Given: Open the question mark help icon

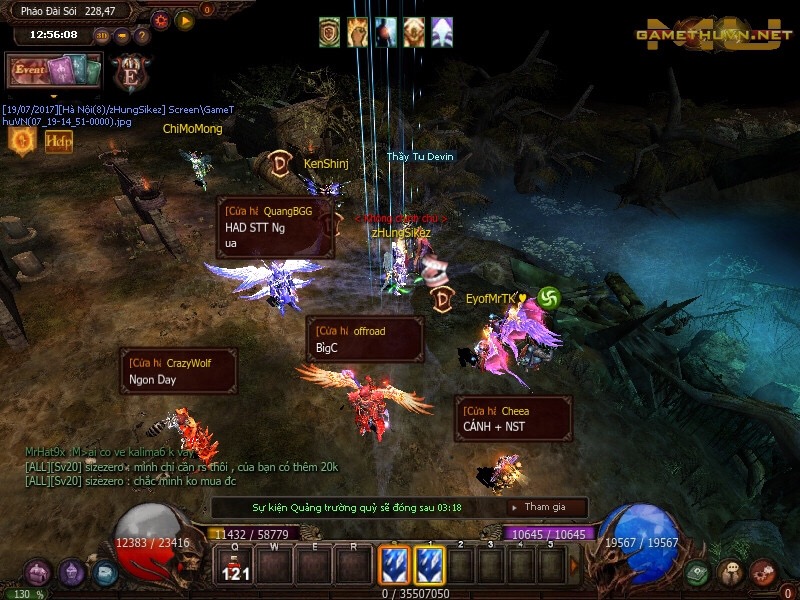Looking at the screenshot, I should [x=142, y=35].
